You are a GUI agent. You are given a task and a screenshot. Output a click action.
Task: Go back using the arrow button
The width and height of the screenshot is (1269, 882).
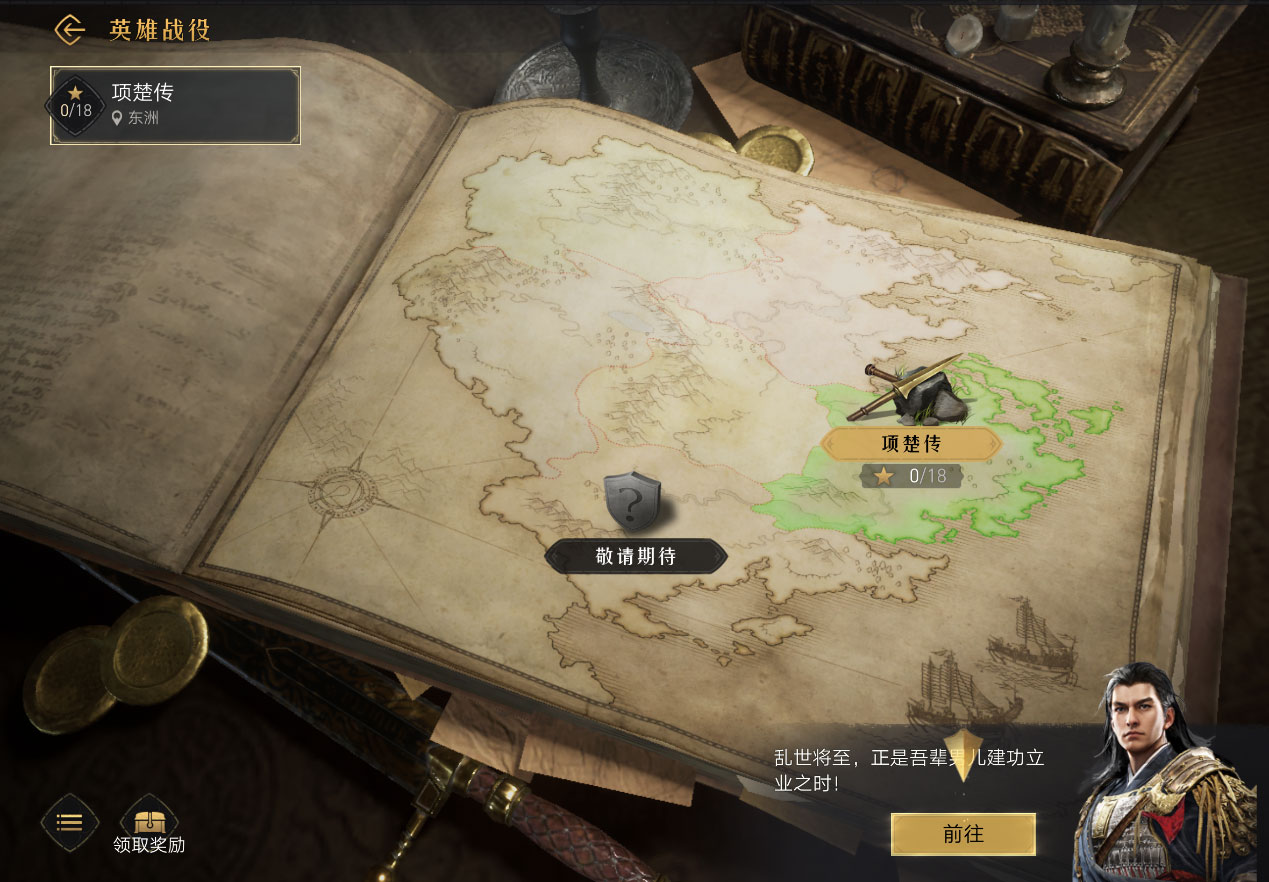click(69, 29)
